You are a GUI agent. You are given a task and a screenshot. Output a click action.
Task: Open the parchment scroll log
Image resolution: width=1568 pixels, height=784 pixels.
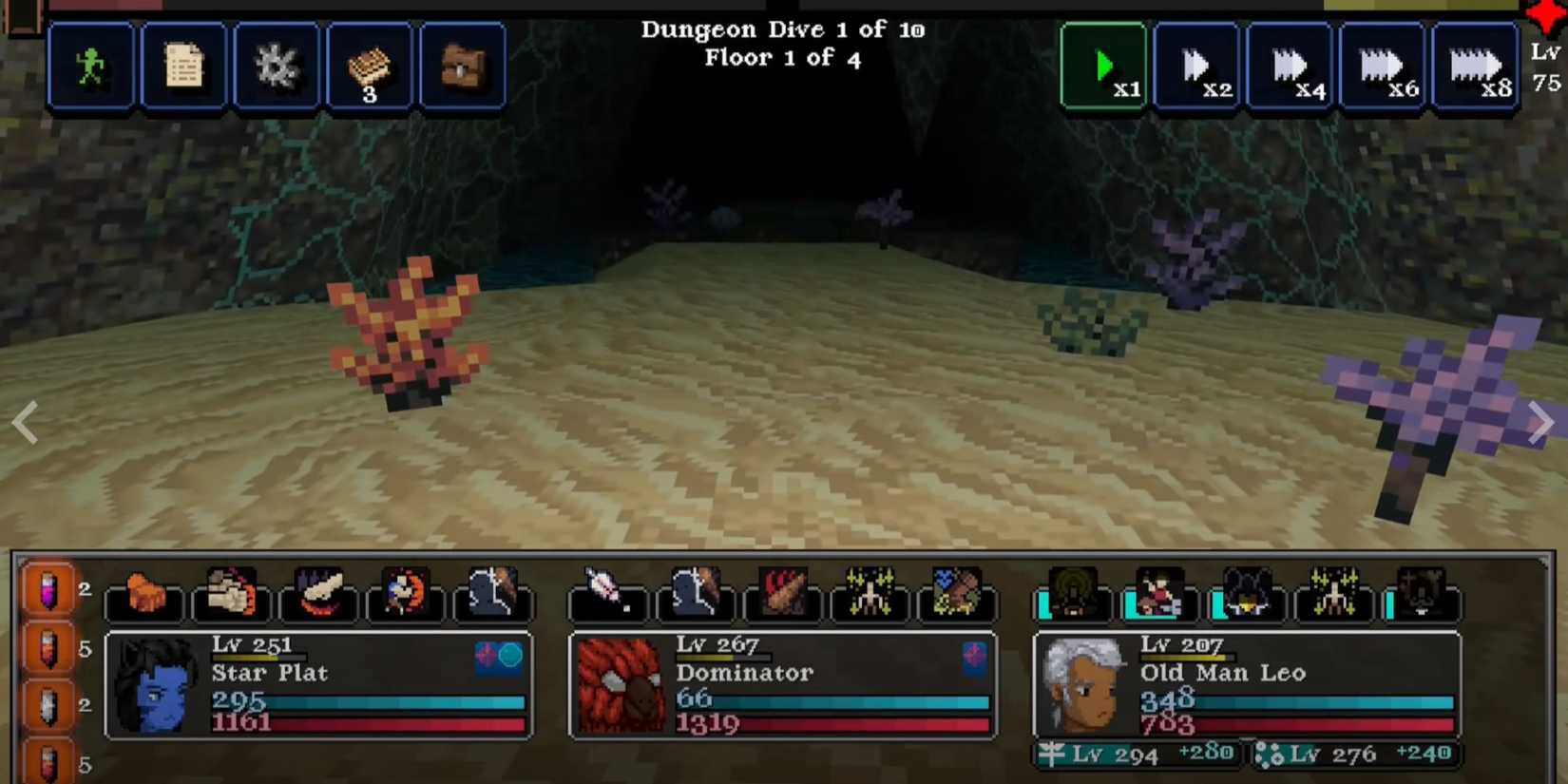tap(183, 67)
